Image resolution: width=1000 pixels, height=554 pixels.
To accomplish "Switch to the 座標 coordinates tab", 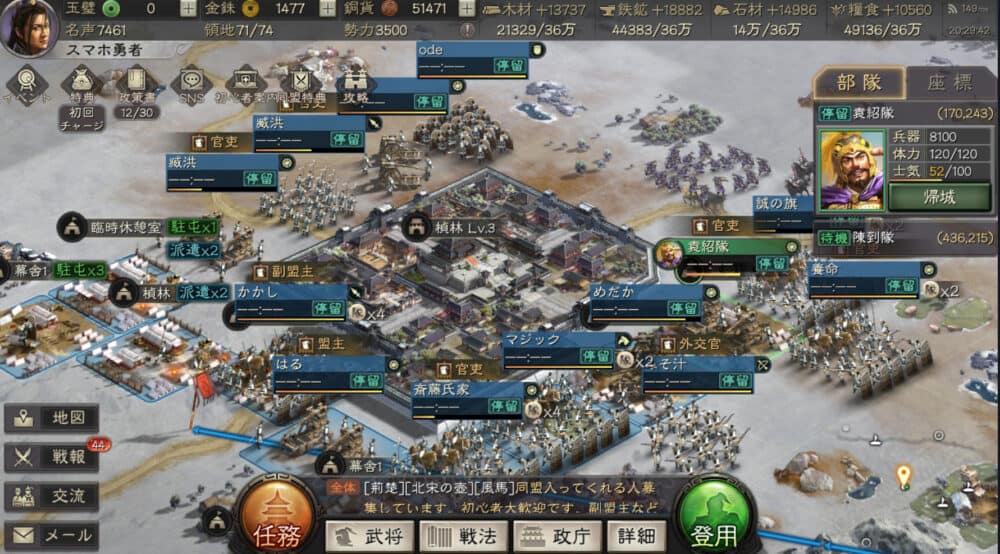I will tap(949, 83).
